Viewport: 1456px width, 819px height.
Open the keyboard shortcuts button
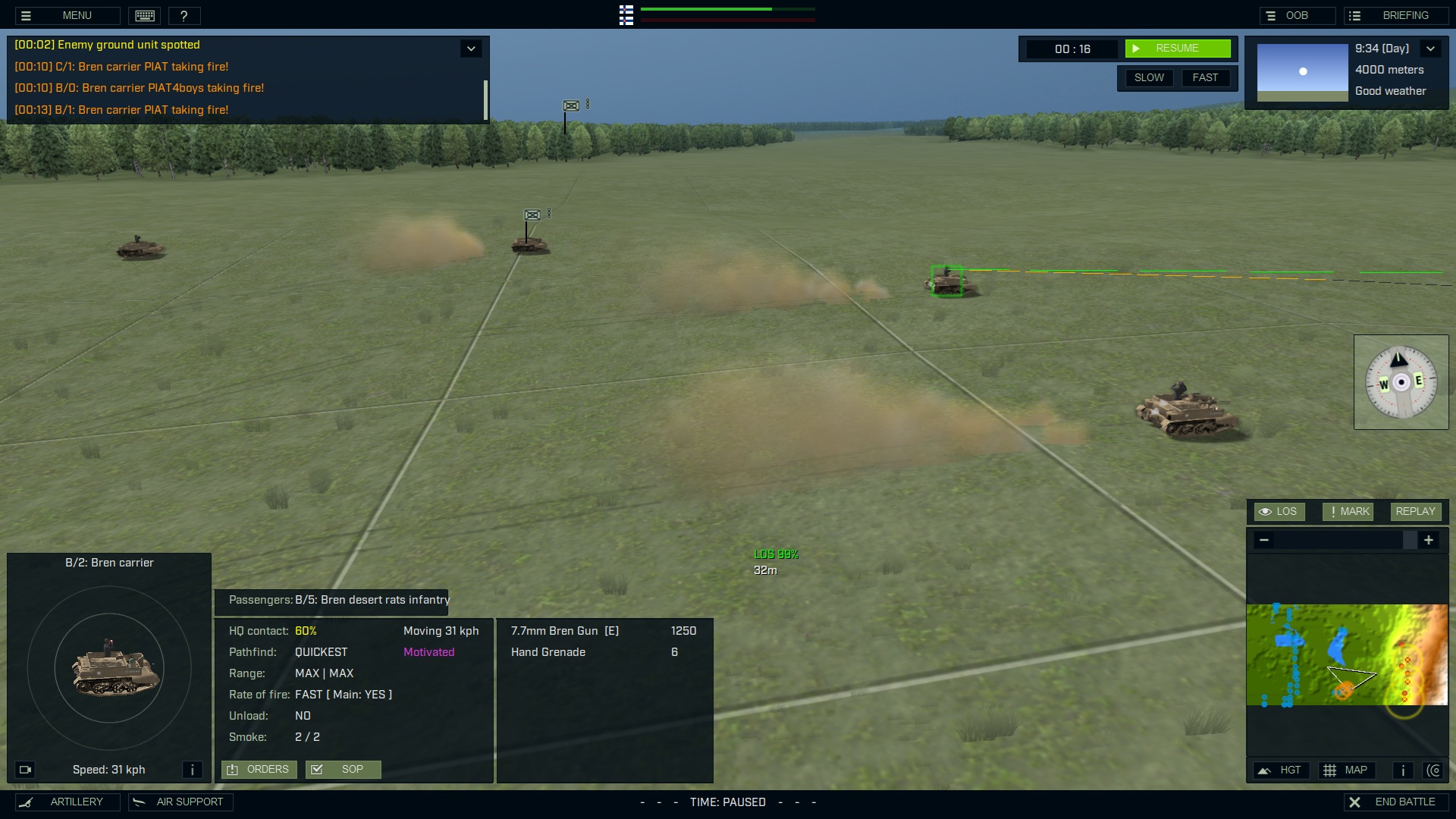tap(145, 15)
